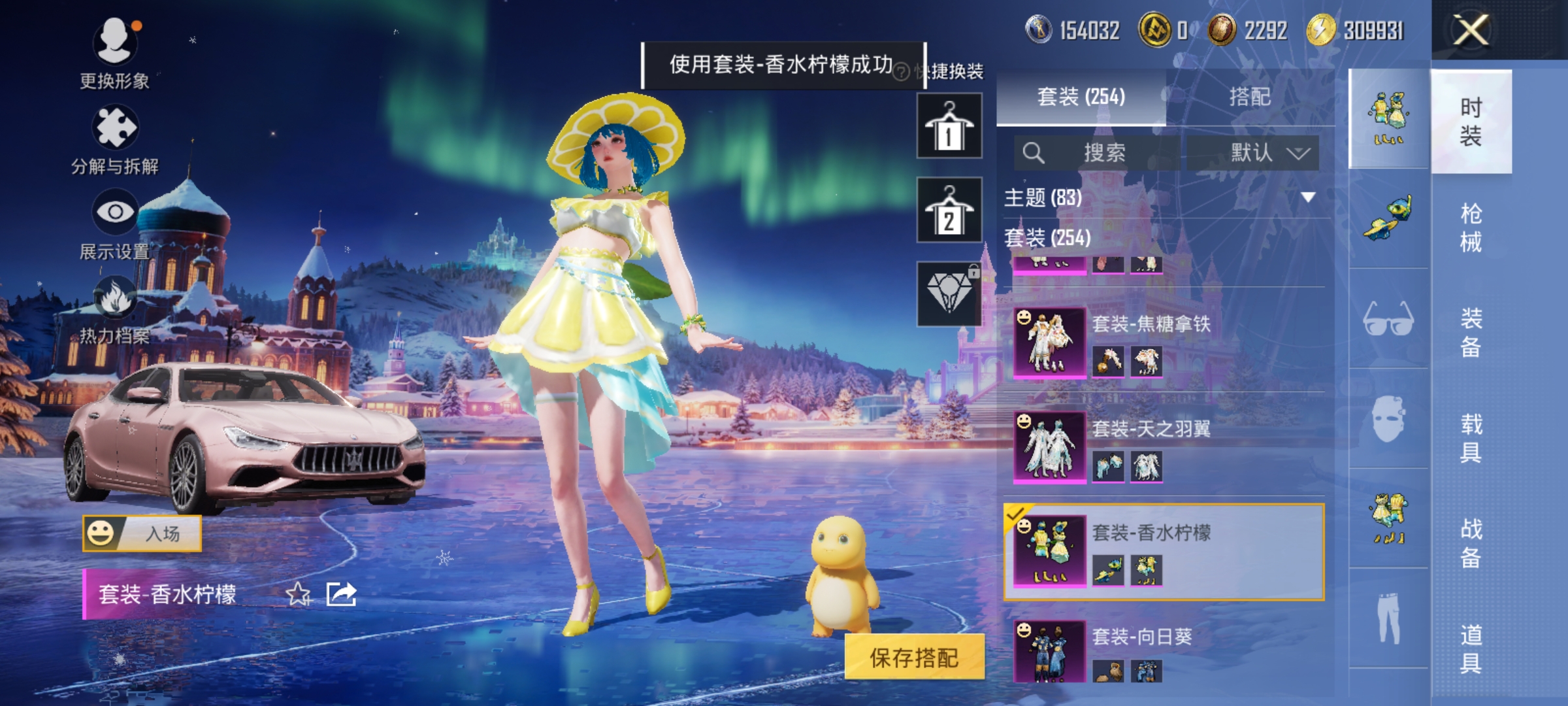Select quick outfit preset 2
This screenshot has width=1568, height=706.
(x=949, y=210)
